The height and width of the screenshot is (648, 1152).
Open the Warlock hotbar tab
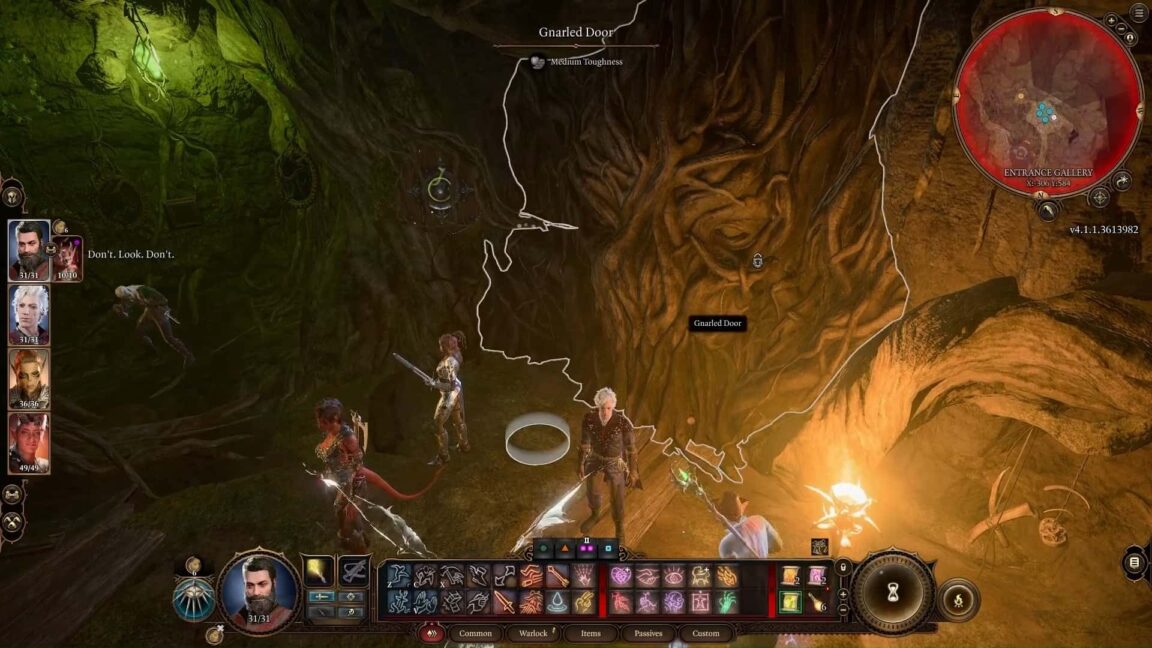coord(532,633)
